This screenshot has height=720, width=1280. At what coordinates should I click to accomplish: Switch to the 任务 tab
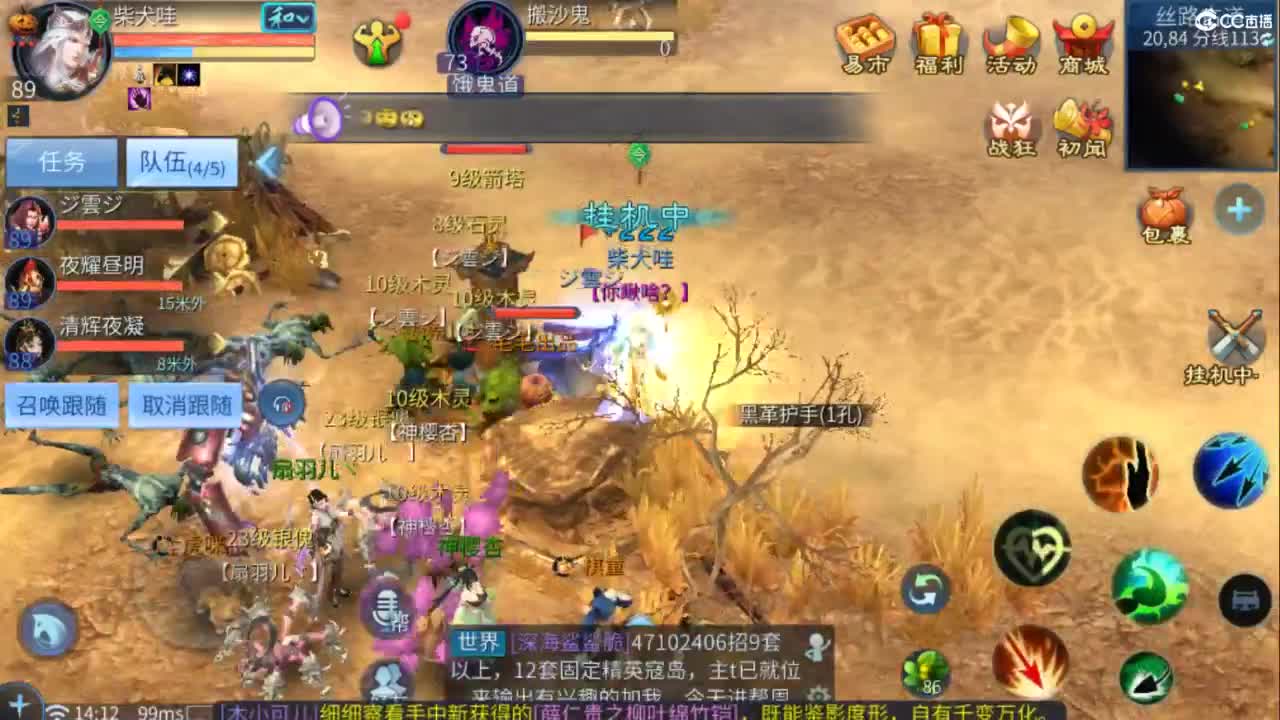point(62,161)
